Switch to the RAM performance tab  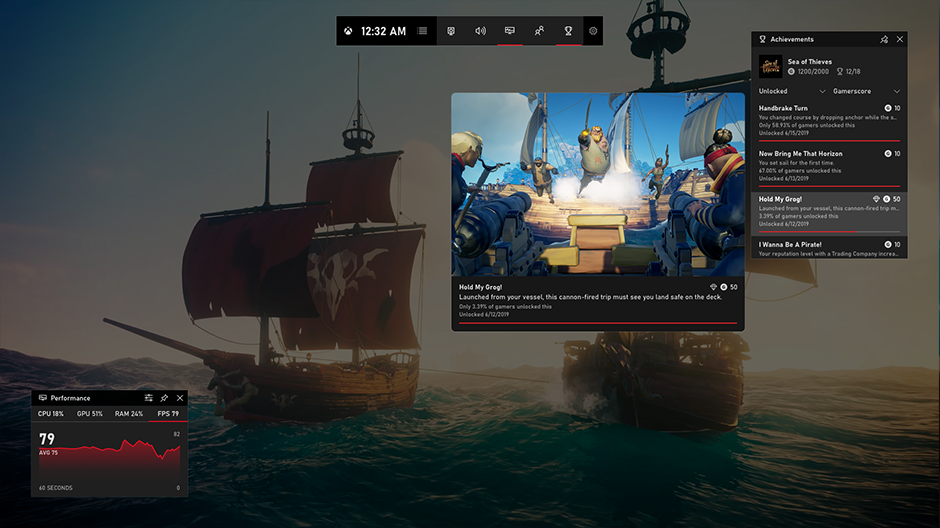[x=129, y=413]
